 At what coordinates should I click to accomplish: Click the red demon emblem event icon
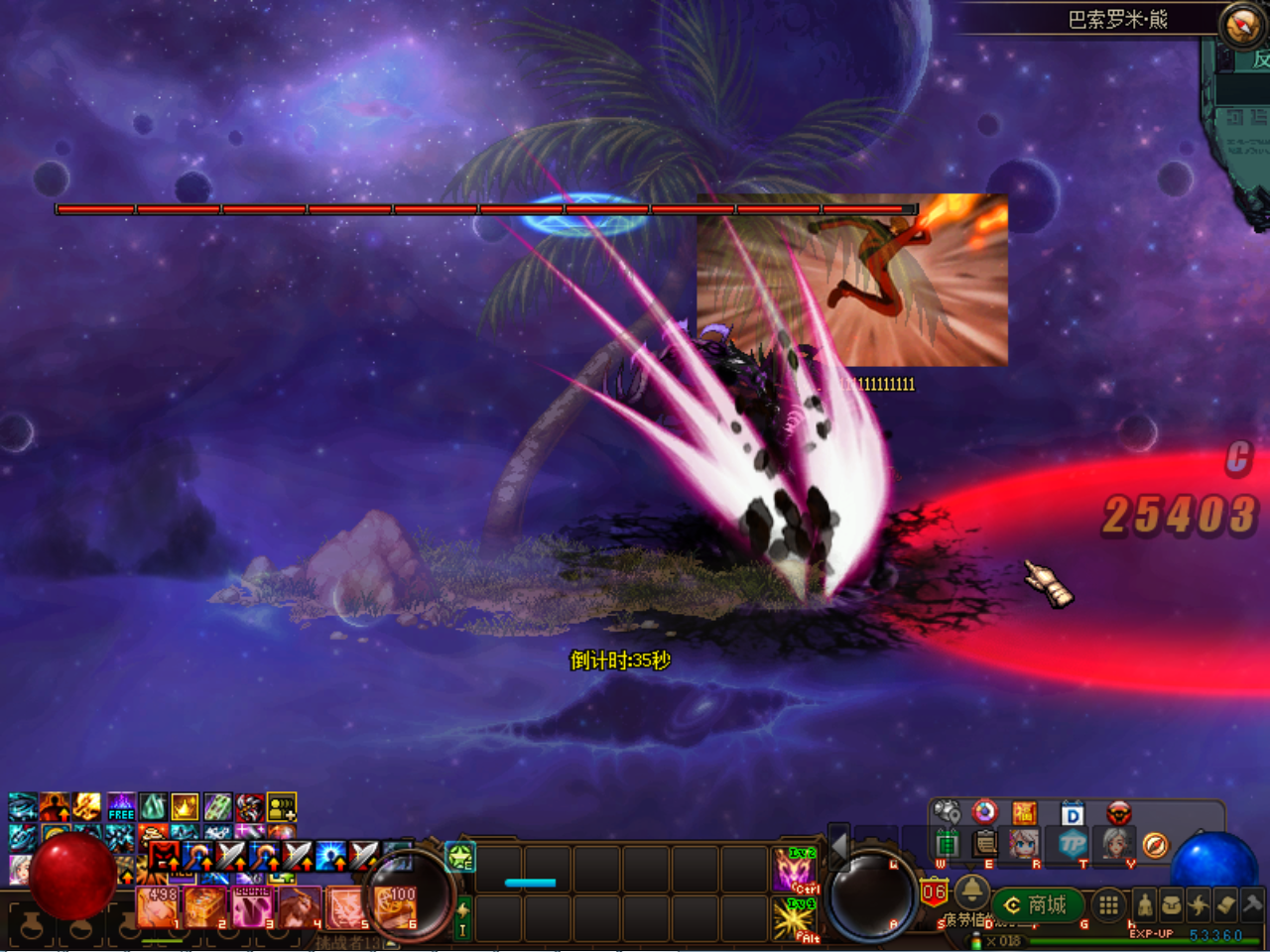1119,812
